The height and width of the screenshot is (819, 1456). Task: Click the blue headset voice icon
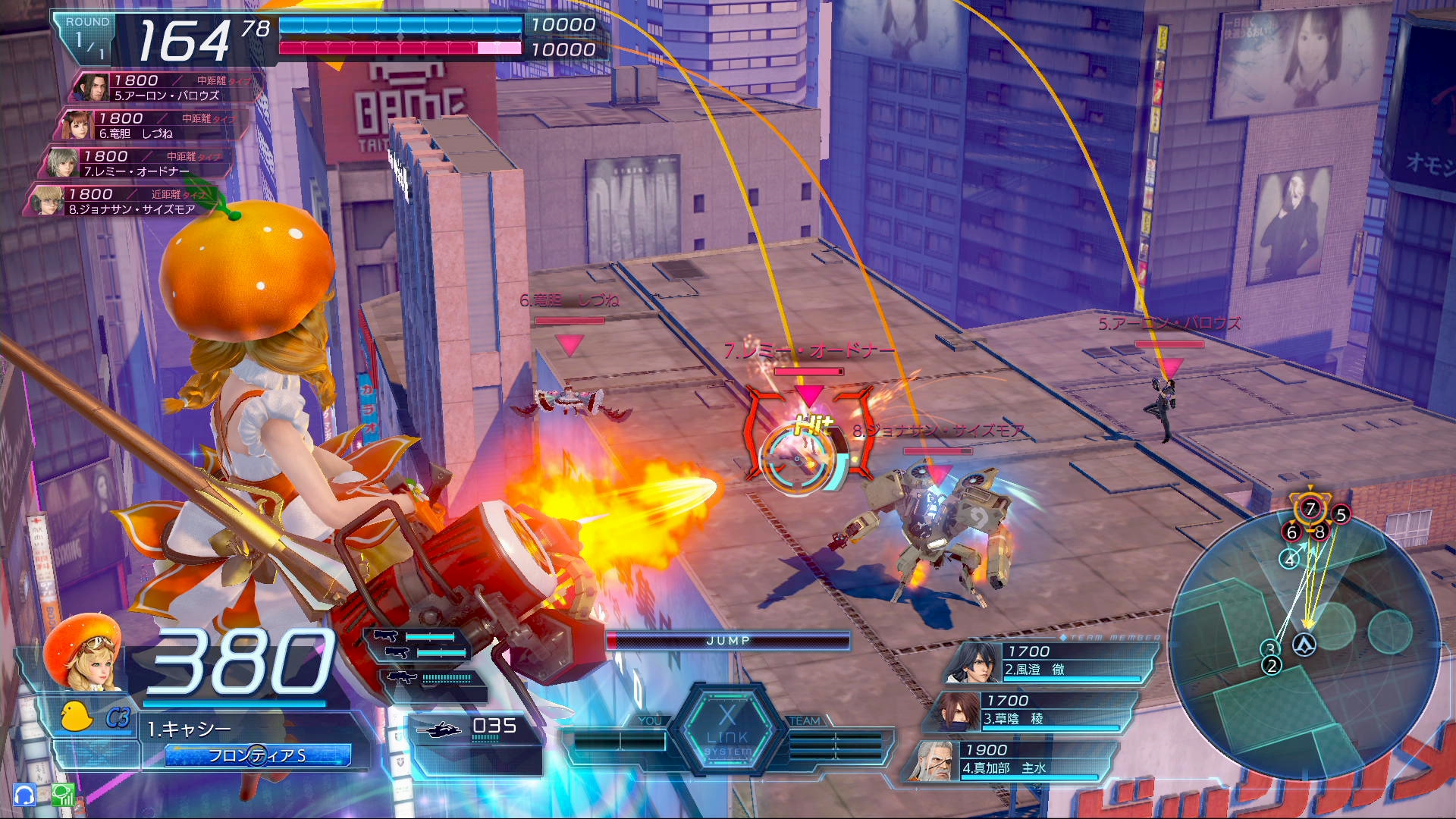point(24,795)
